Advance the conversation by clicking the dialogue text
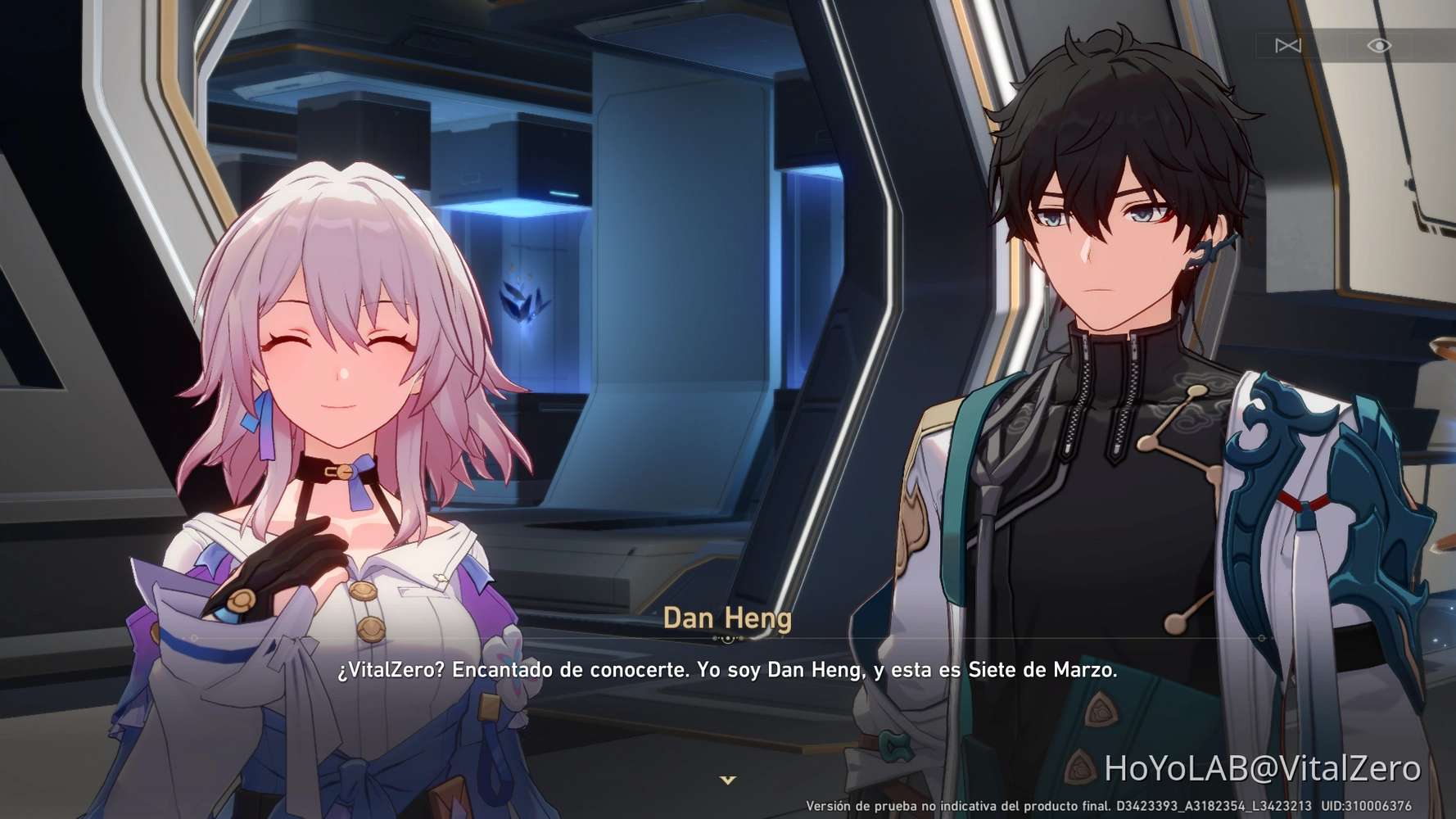Image resolution: width=1456 pixels, height=819 pixels. (728, 672)
